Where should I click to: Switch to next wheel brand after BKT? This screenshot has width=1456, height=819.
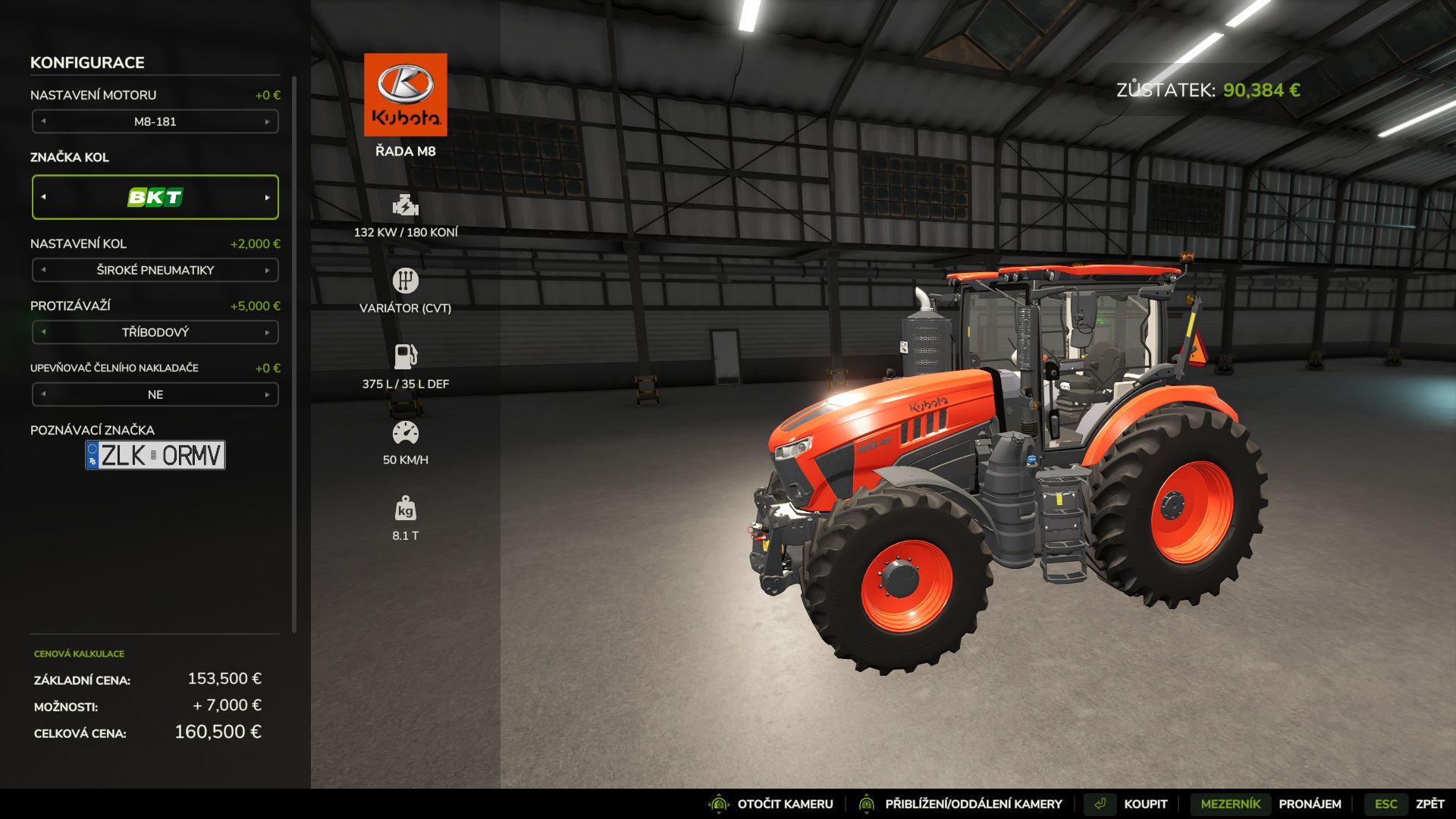coord(267,197)
